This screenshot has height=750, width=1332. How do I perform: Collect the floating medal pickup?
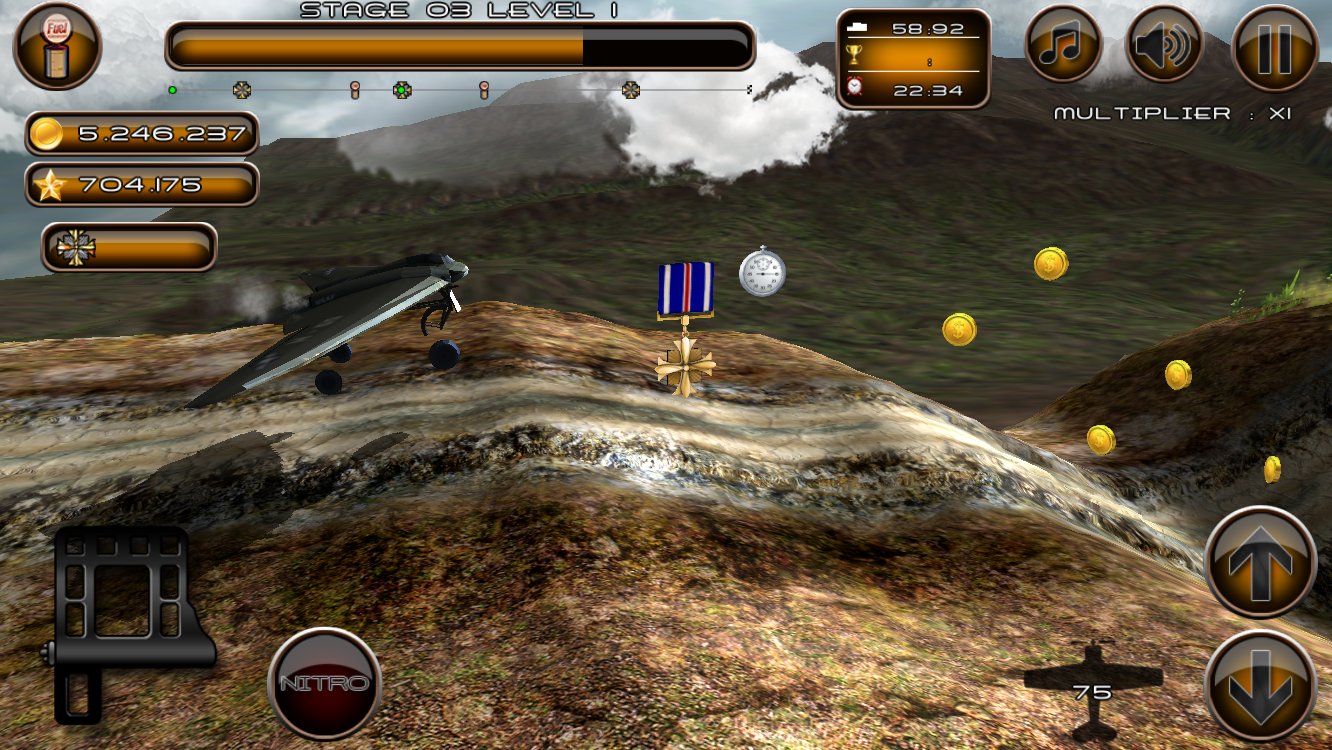click(684, 320)
